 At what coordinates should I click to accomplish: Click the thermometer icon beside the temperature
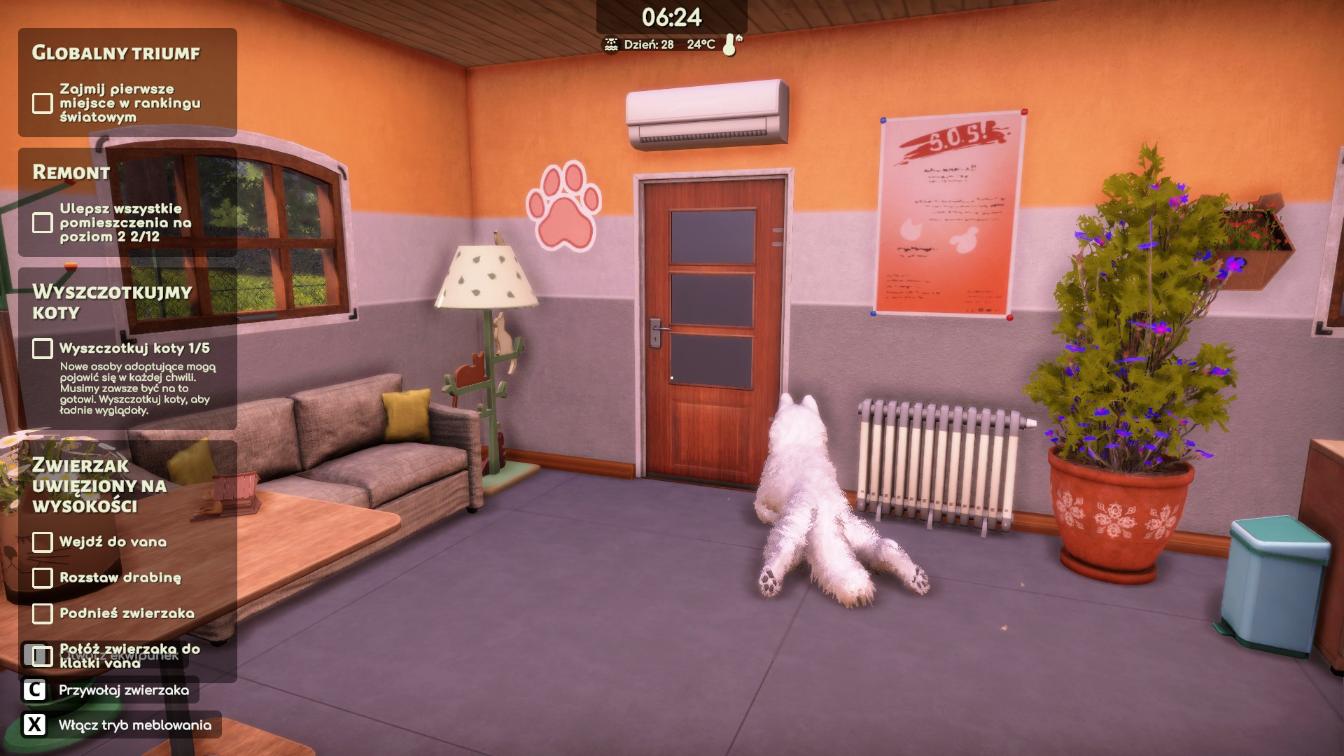[x=732, y=45]
